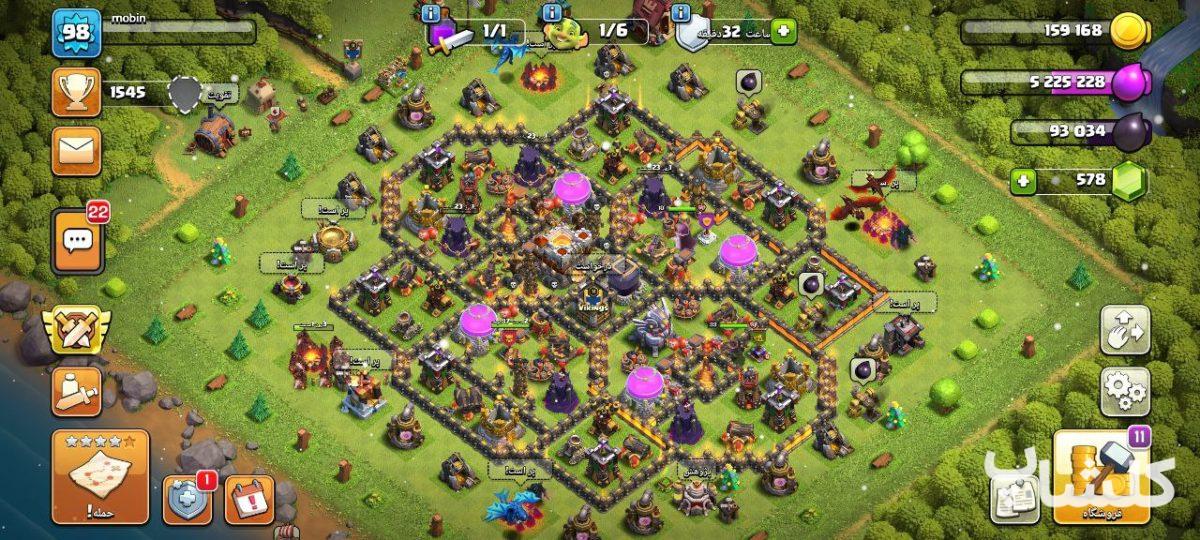Open the events calendar button

[x=248, y=499]
